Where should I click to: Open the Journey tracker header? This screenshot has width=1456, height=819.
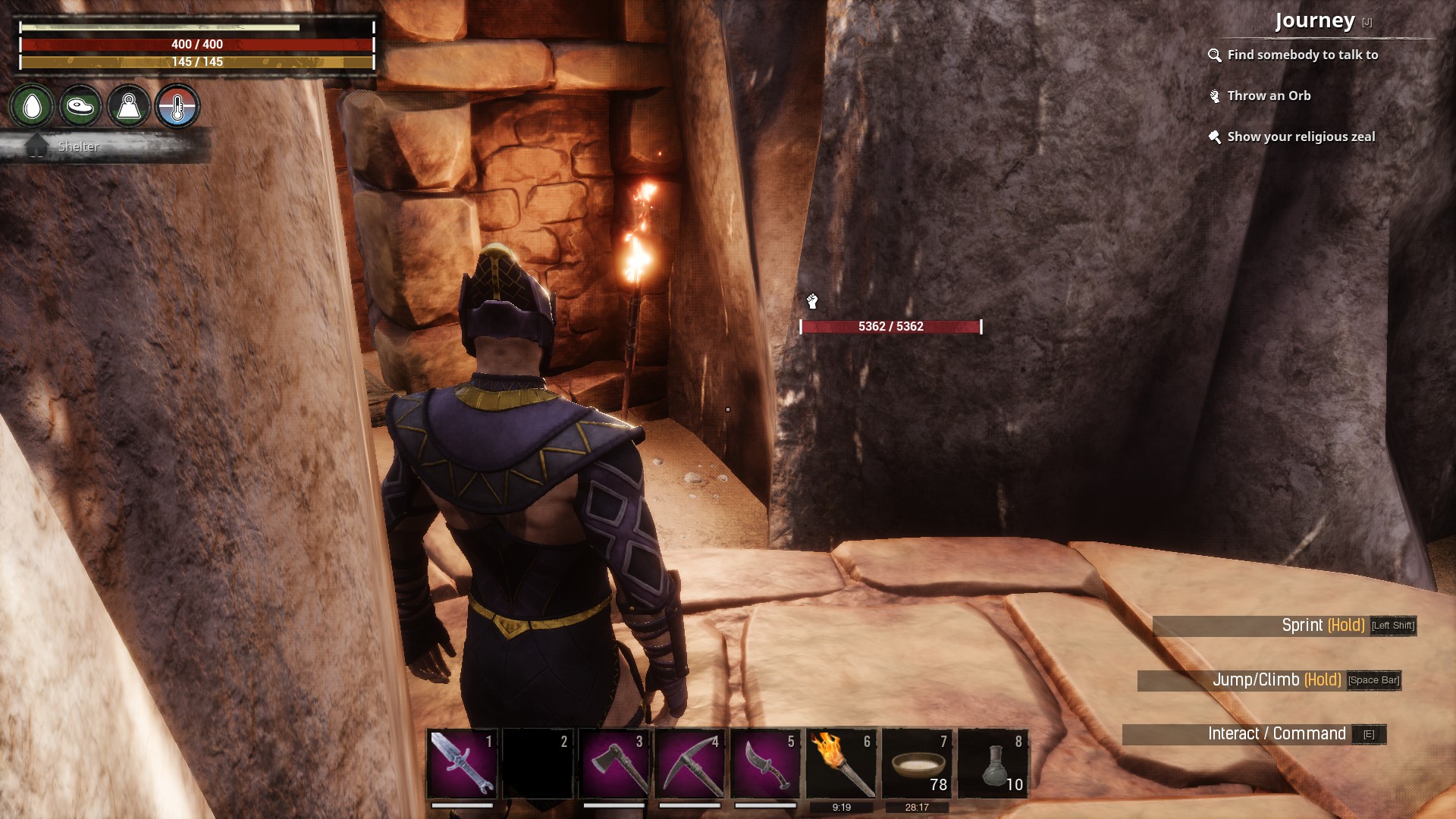(1314, 21)
